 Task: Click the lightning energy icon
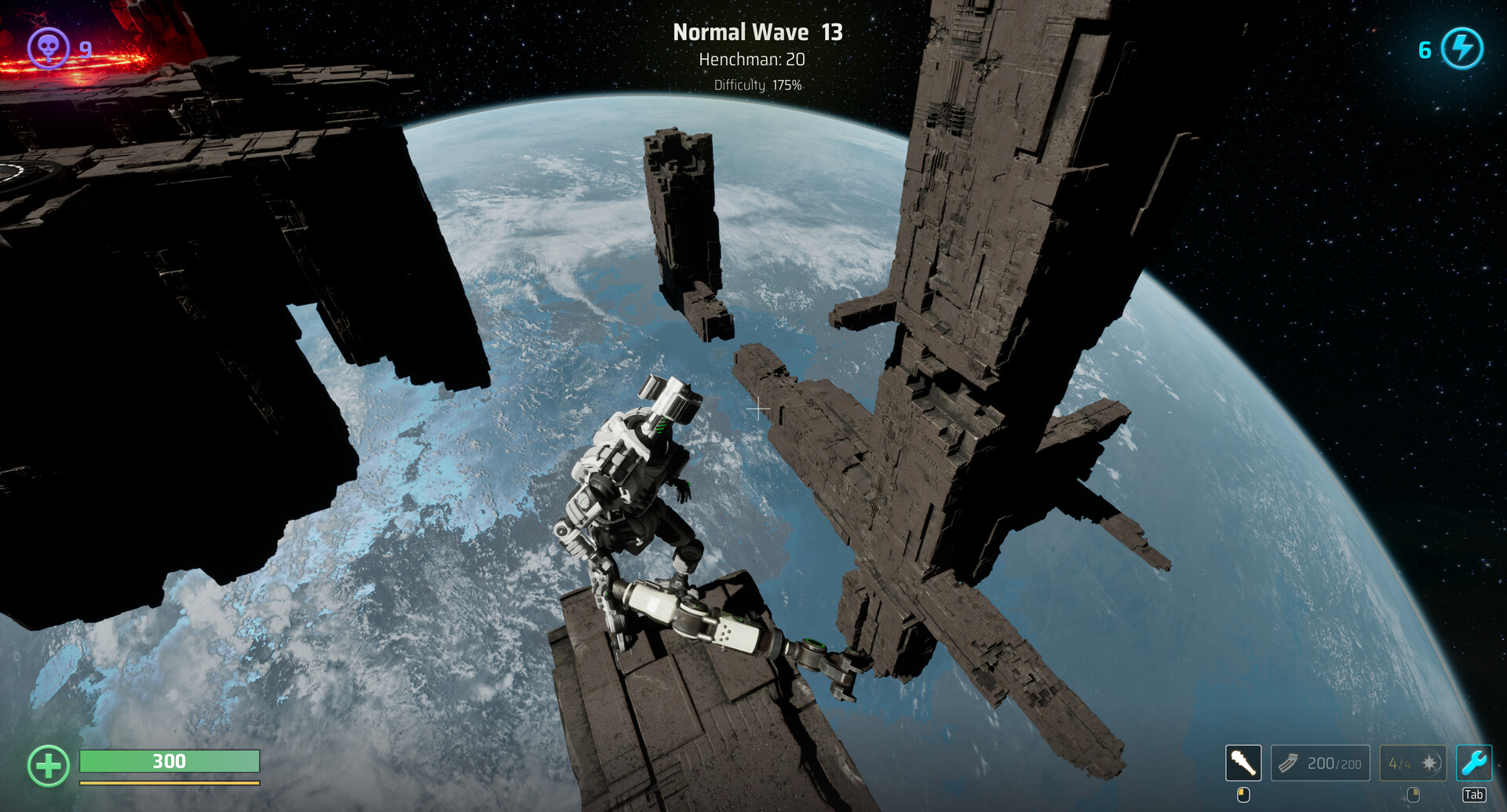point(1461,49)
